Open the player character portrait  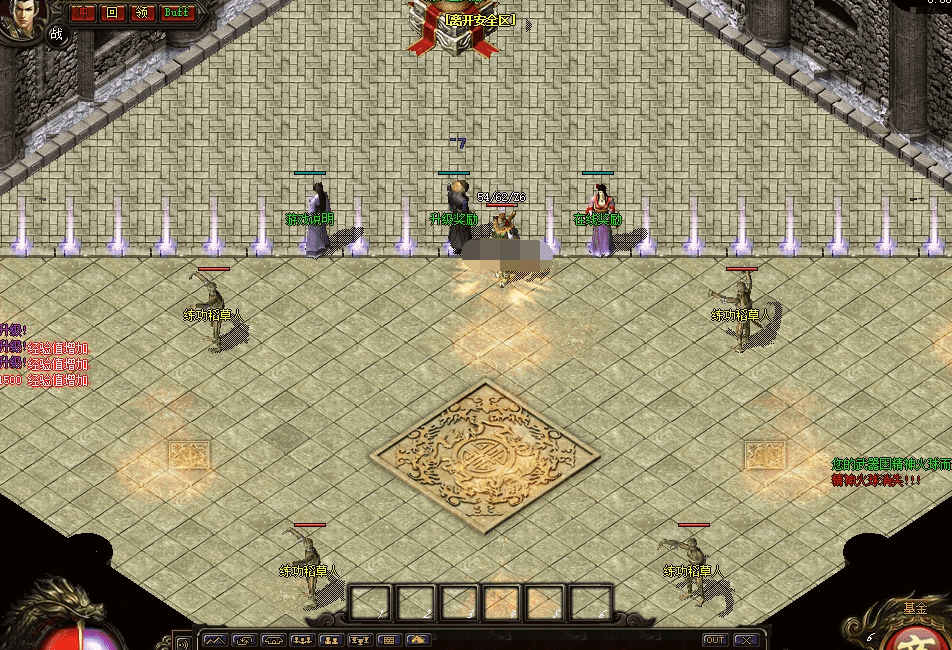pos(20,20)
